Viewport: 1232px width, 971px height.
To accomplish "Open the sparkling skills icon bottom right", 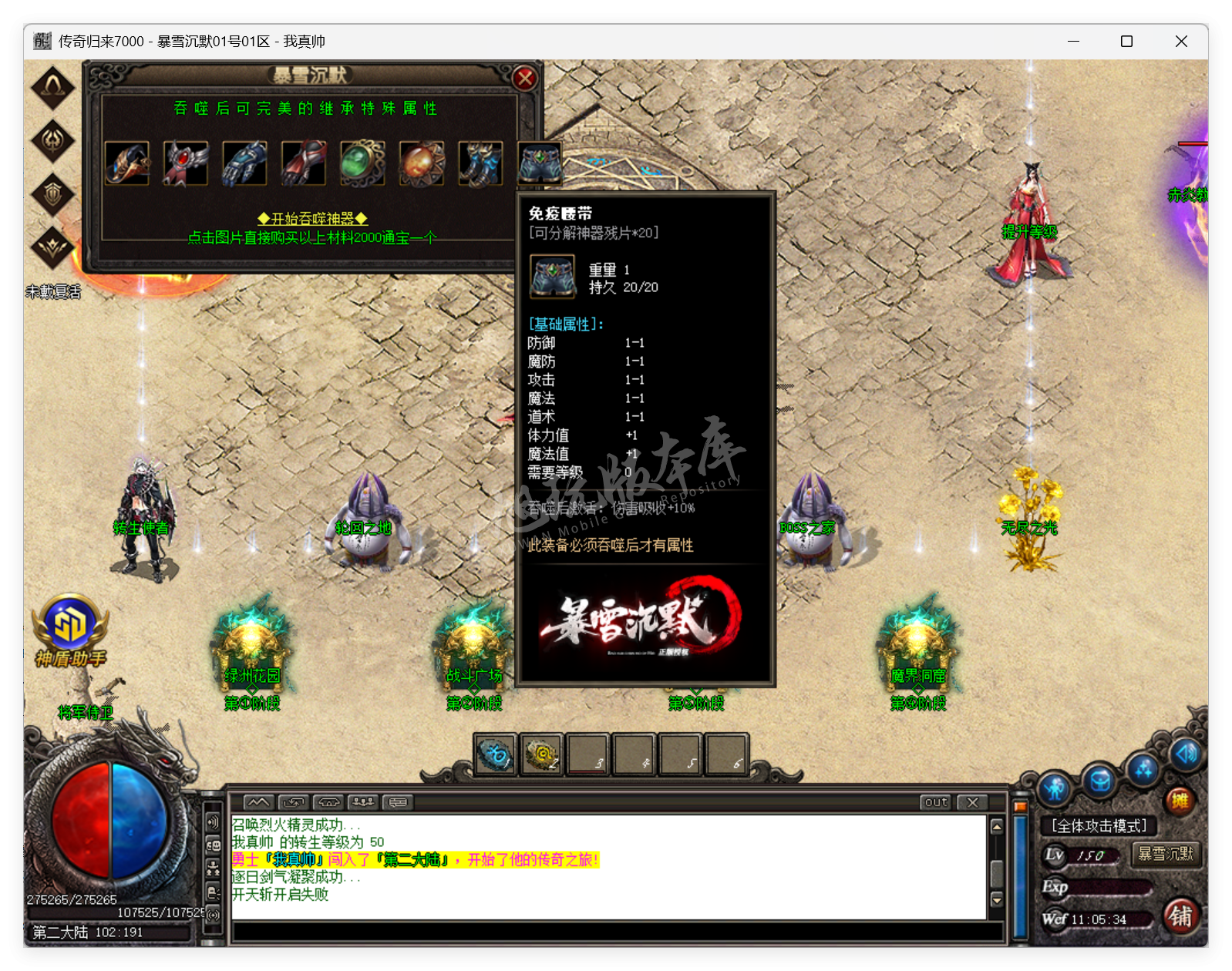I will point(1143,768).
